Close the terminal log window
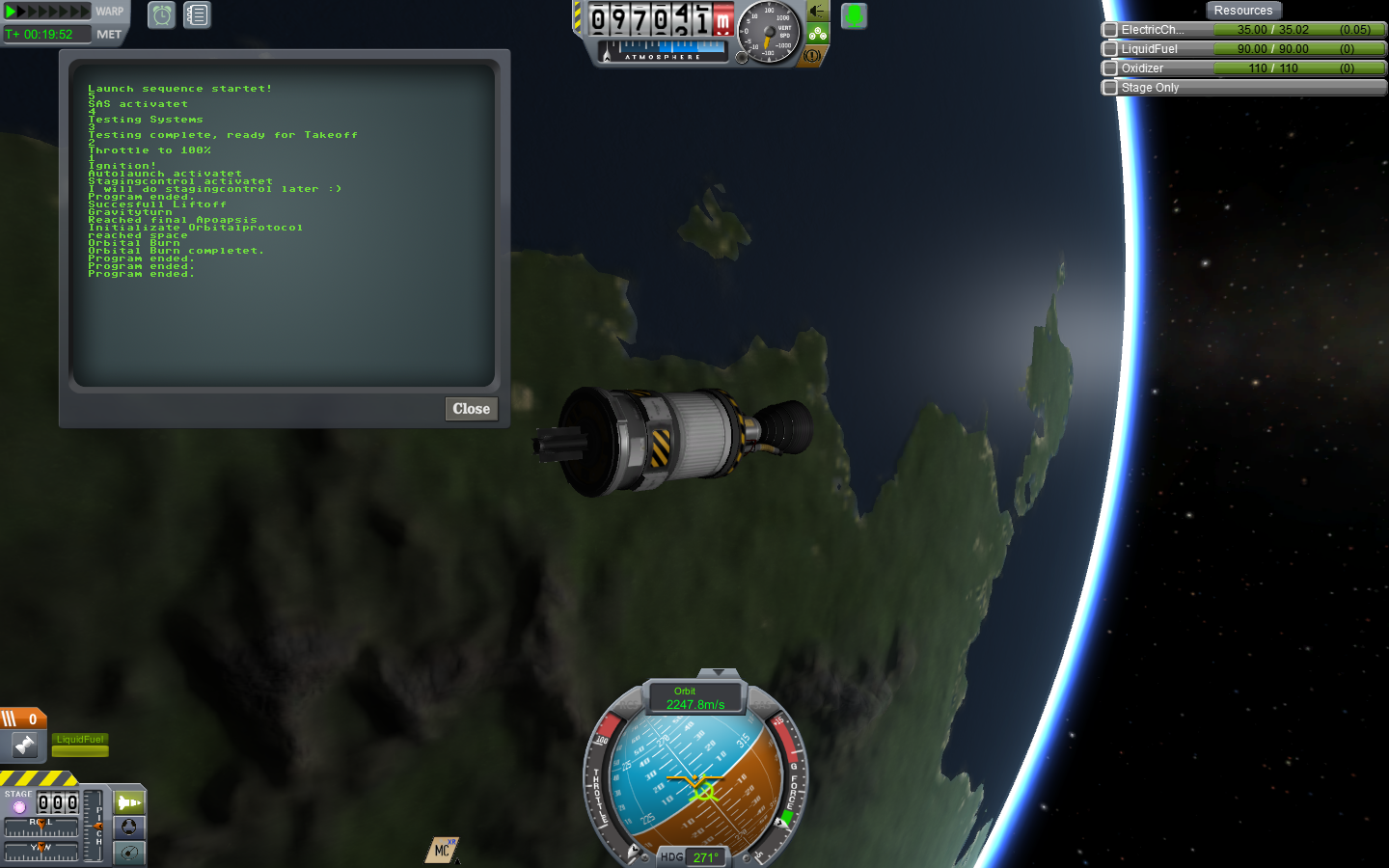Viewport: 1389px width, 868px height. pyautogui.click(x=471, y=409)
